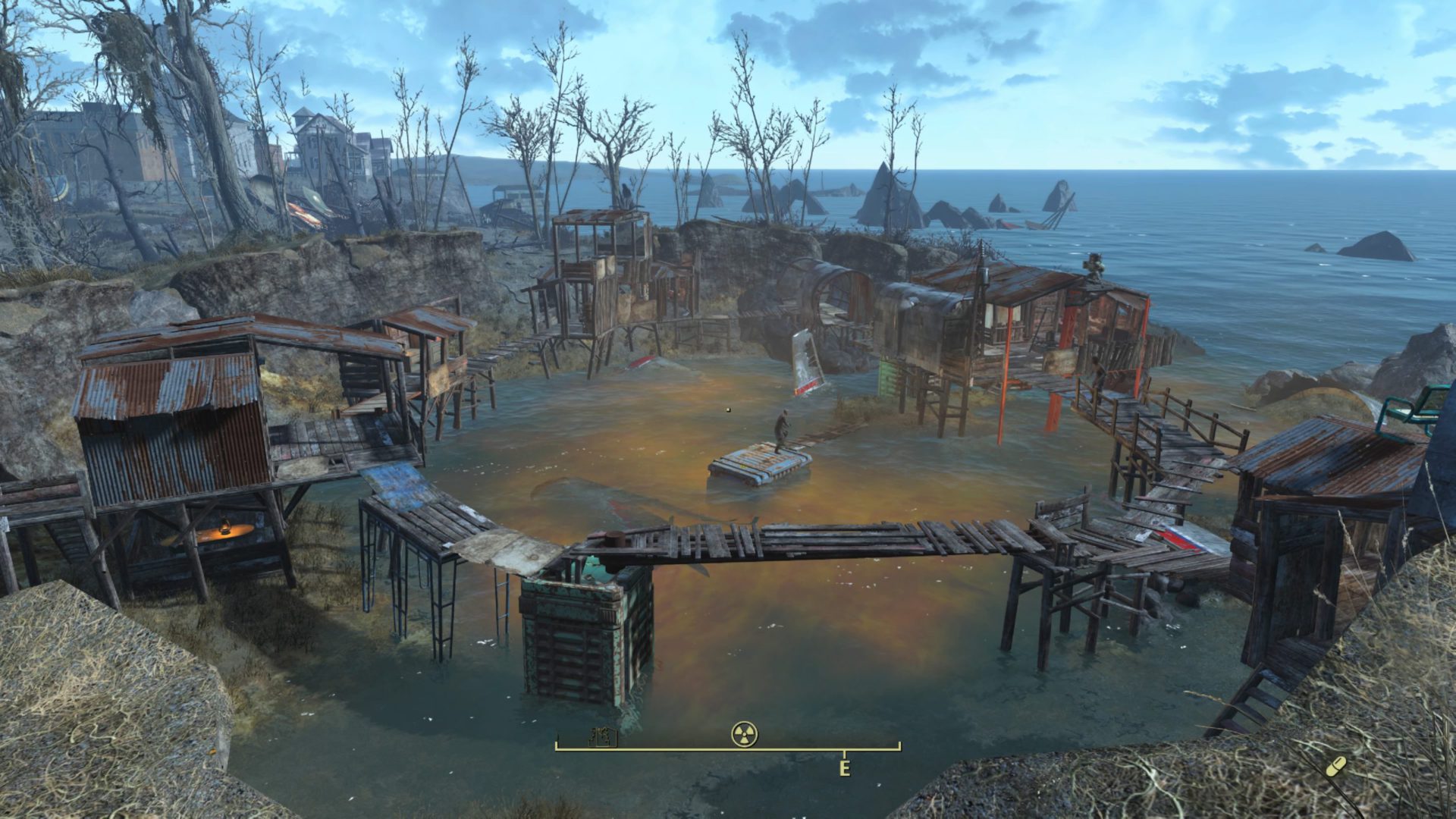The height and width of the screenshot is (819, 1456).
Task: Click the yellow pill capsule status icon
Action: tap(1337, 766)
